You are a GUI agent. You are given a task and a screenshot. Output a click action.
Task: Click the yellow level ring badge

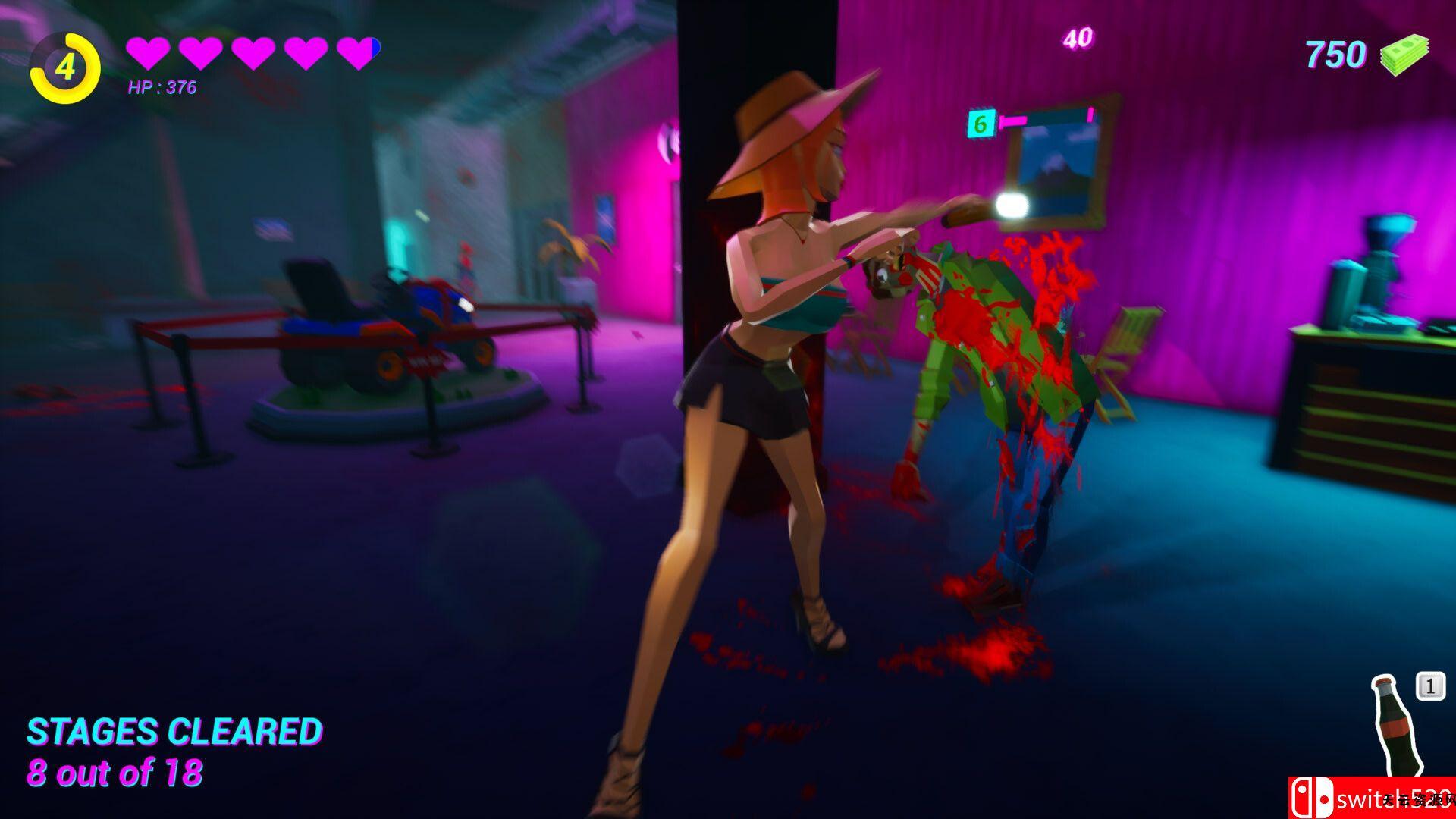point(65,68)
